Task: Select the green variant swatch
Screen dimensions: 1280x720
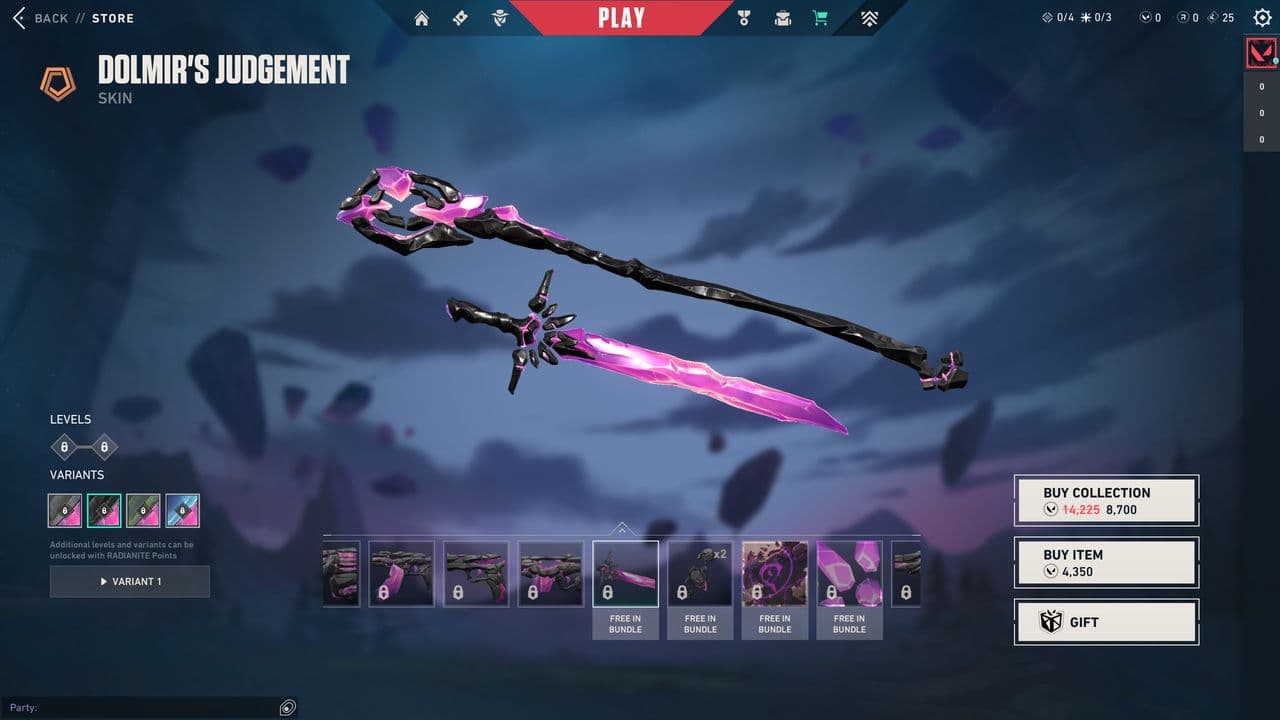Action: (143, 510)
